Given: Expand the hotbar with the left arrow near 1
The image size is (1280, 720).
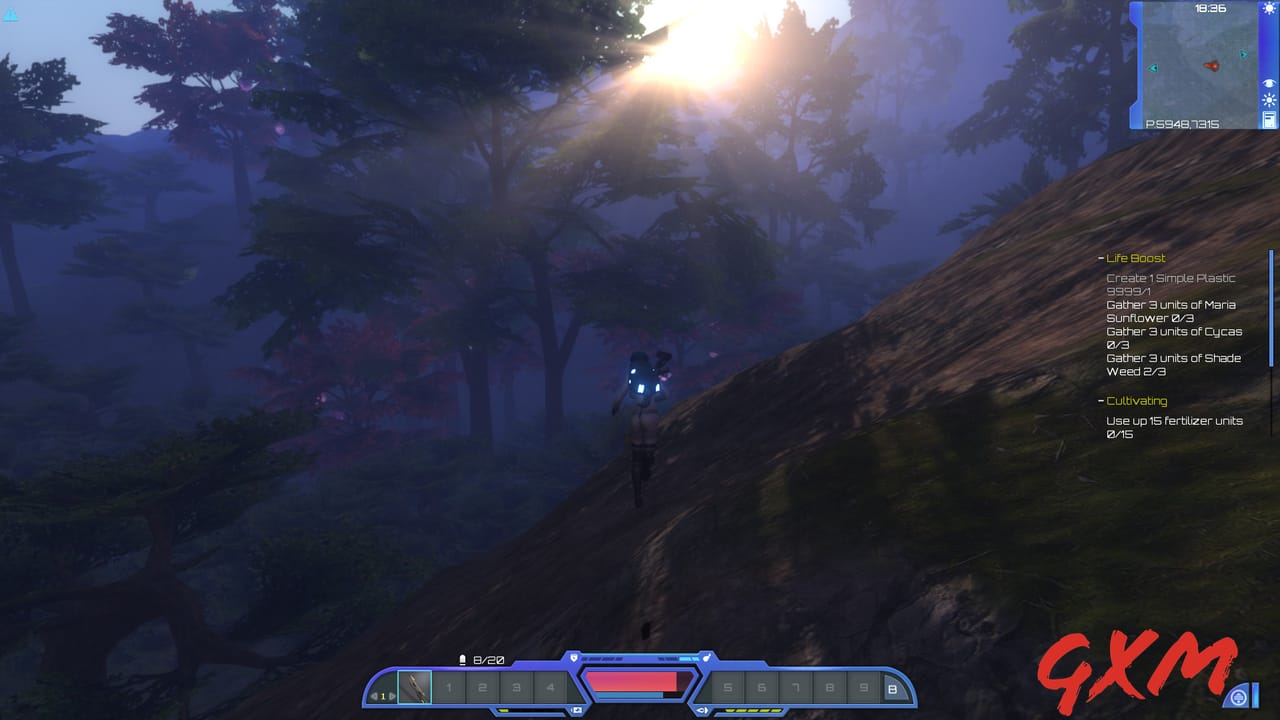Looking at the screenshot, I should pos(374,695).
